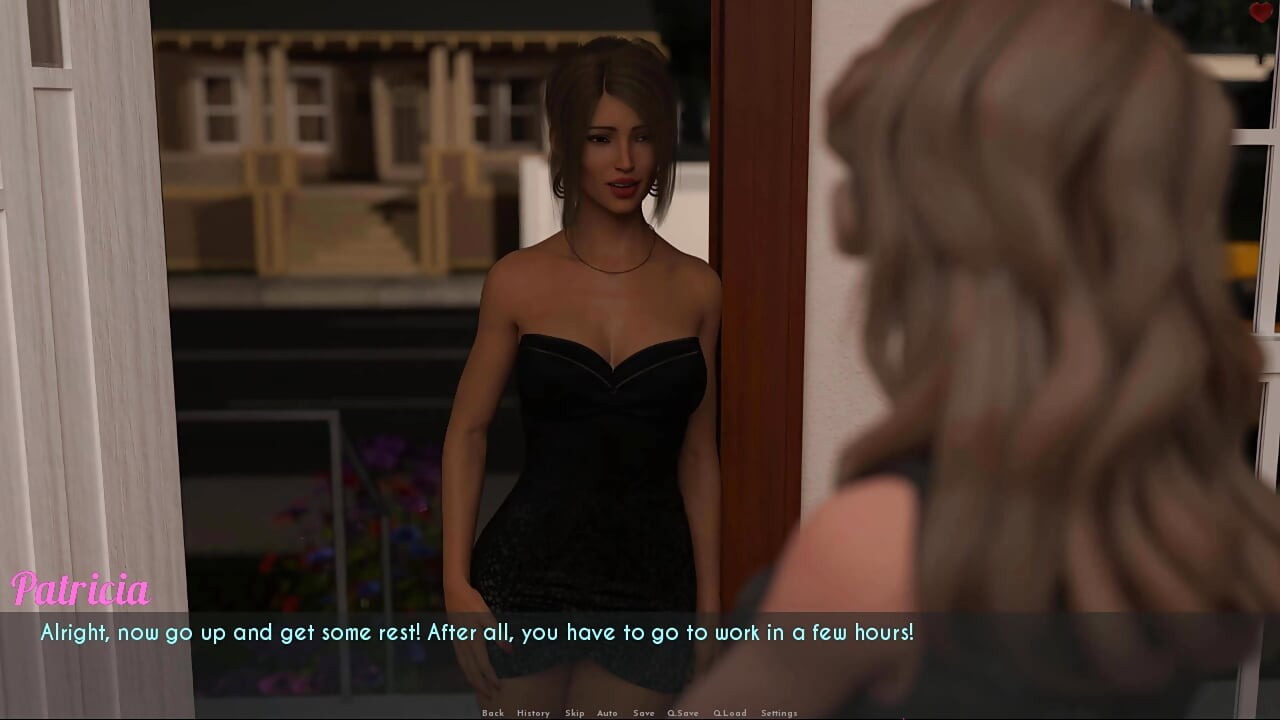Toggle Auto-forward reading mode
This screenshot has height=720, width=1280.
[x=607, y=713]
